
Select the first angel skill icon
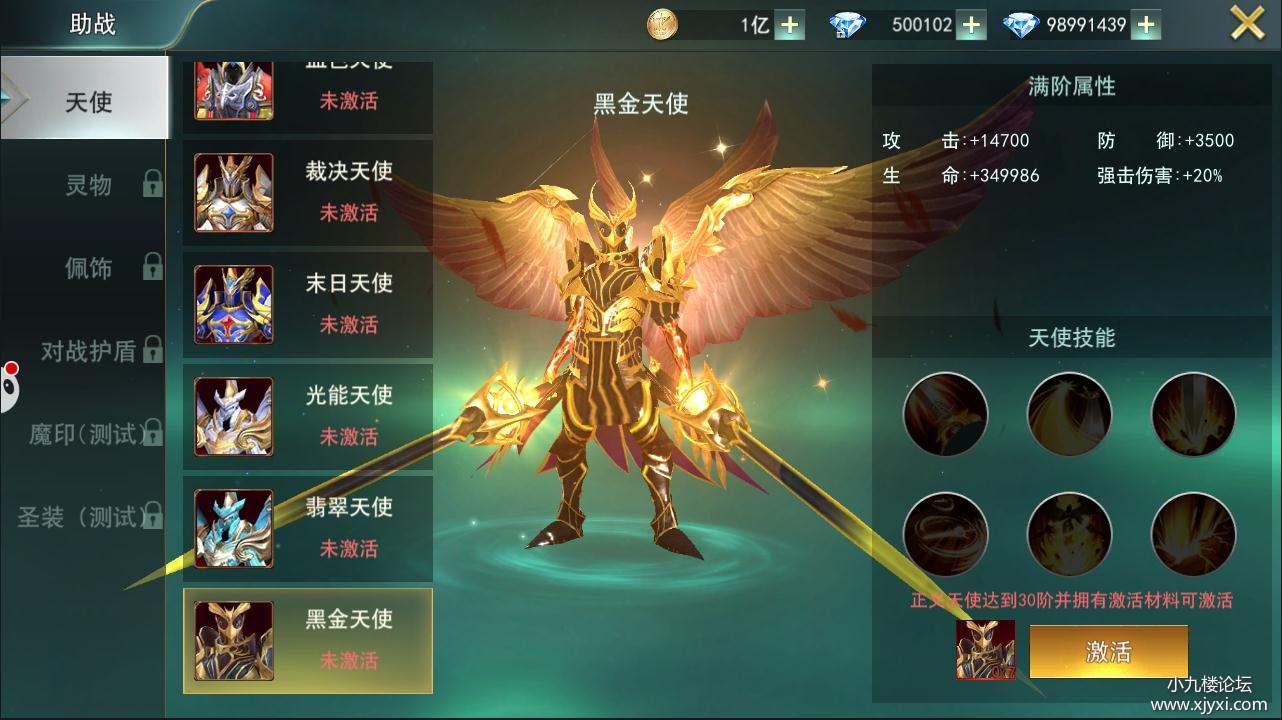pos(944,413)
